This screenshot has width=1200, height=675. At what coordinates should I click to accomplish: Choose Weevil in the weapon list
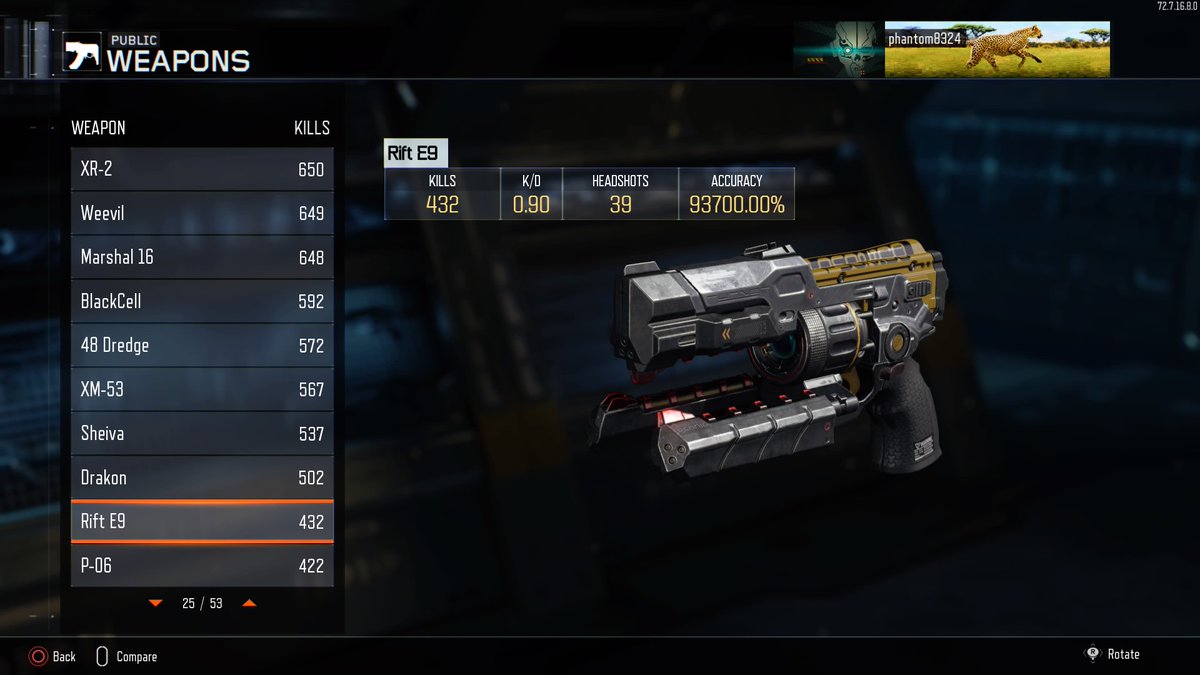tap(202, 214)
